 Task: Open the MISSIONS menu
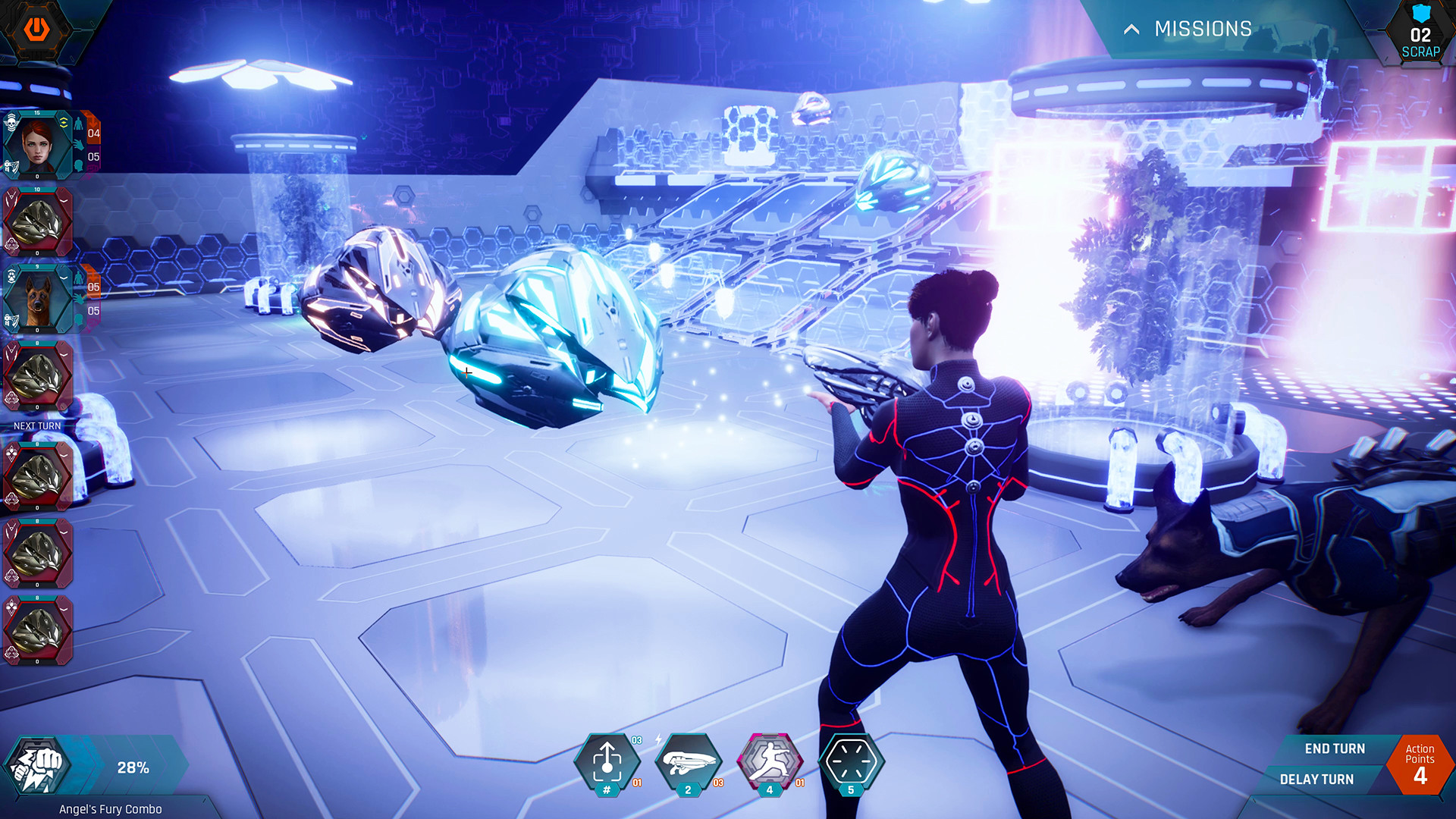coord(1202,29)
